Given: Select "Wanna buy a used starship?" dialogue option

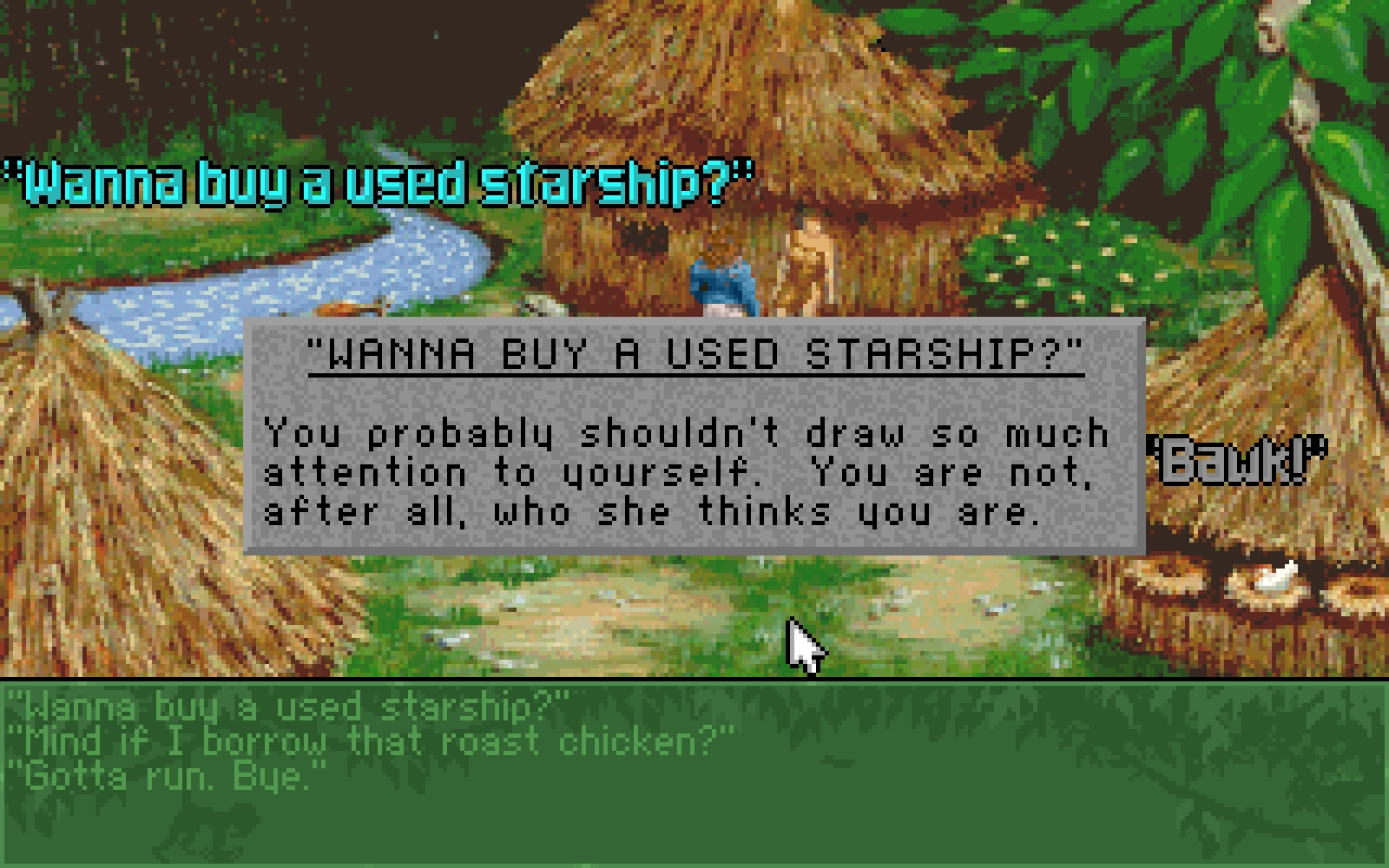Looking at the screenshot, I should tap(286, 705).
